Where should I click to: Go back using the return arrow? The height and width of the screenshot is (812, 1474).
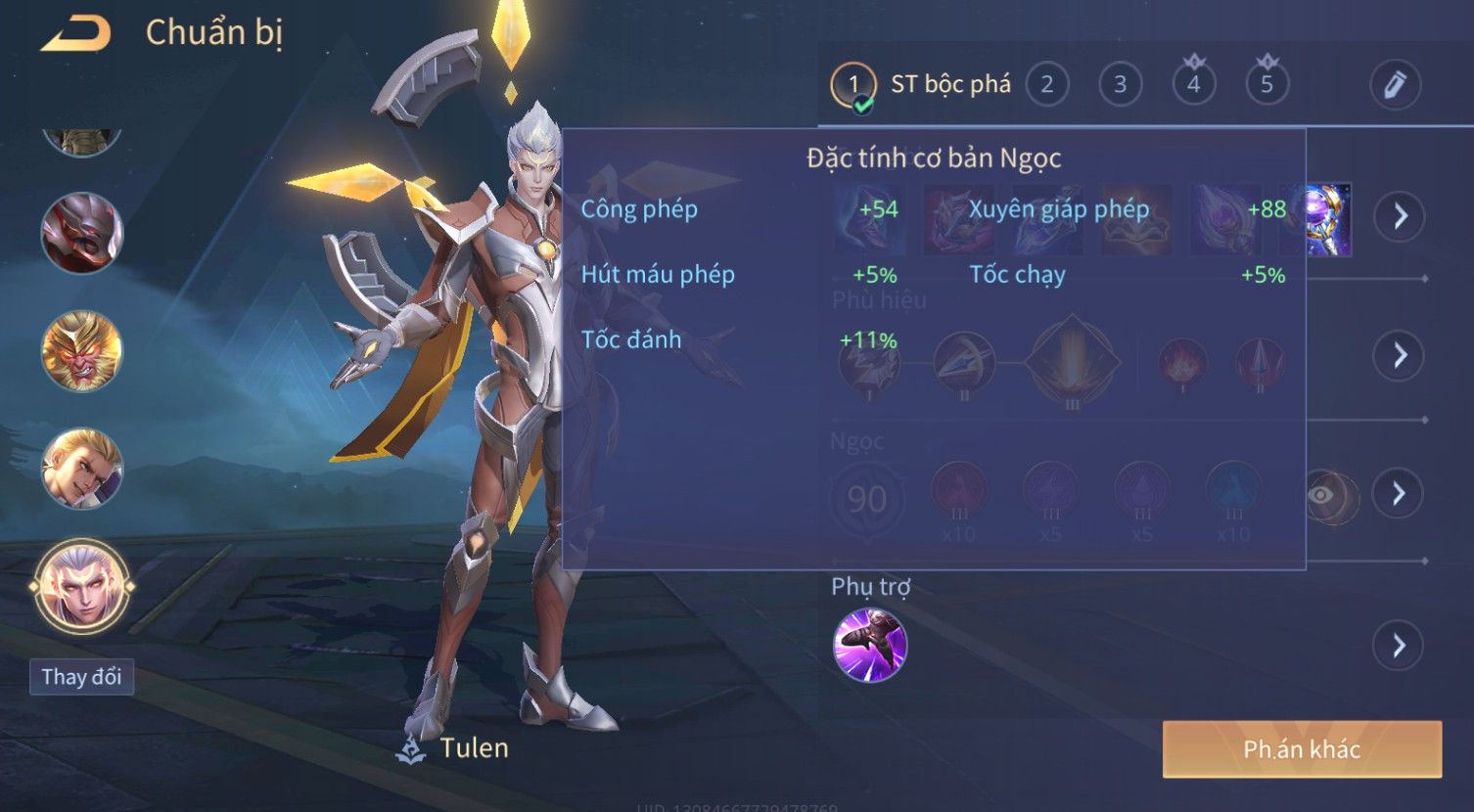(x=76, y=34)
